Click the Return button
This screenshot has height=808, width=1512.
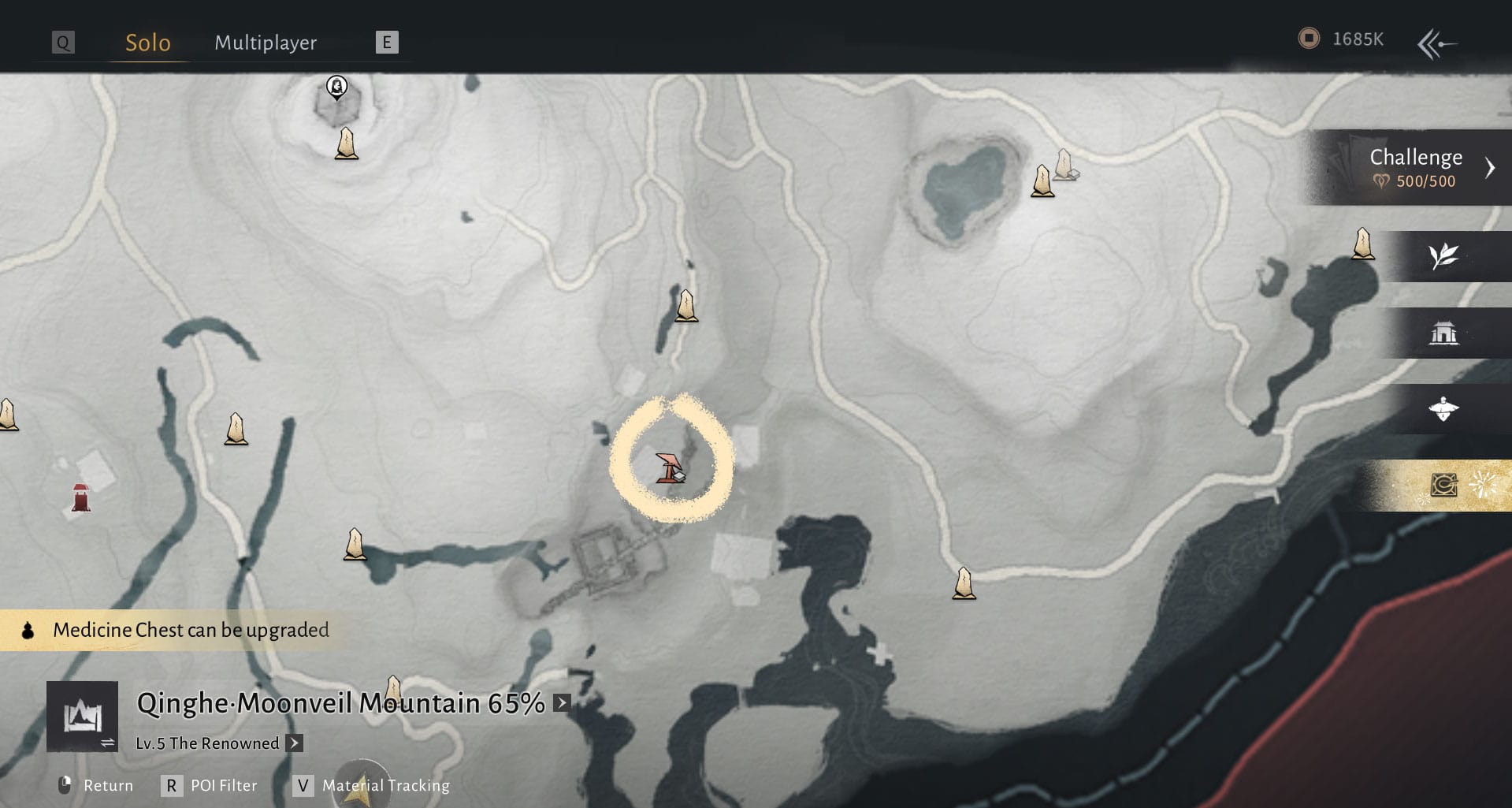(x=96, y=786)
